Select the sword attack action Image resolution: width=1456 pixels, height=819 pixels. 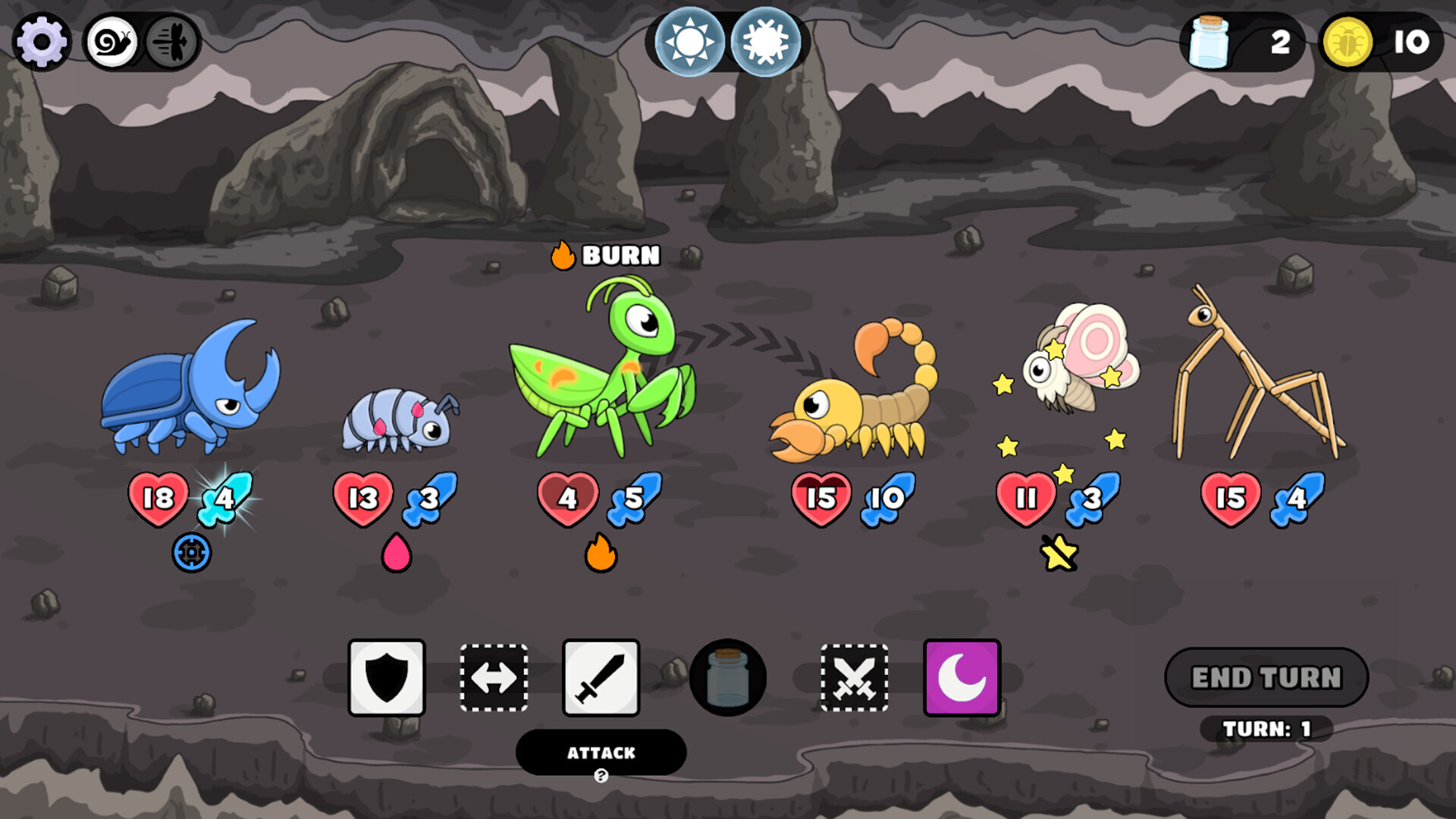600,677
